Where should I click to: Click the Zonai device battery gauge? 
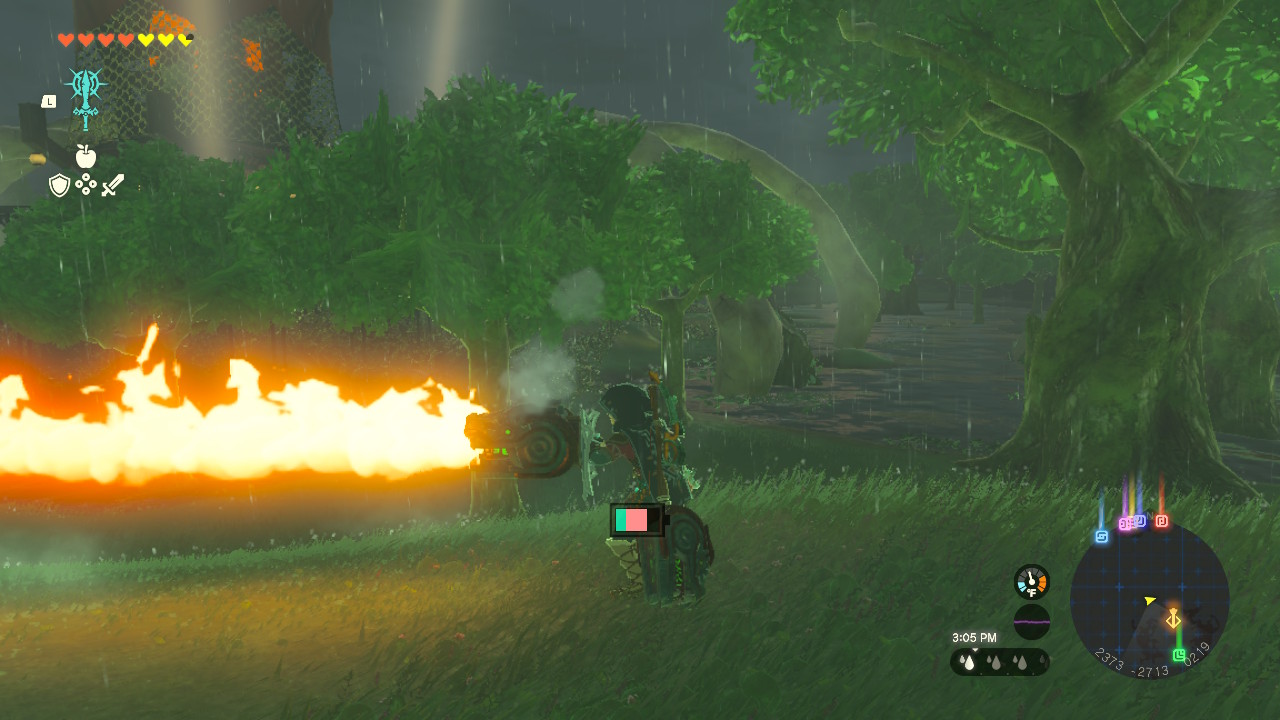click(x=637, y=519)
